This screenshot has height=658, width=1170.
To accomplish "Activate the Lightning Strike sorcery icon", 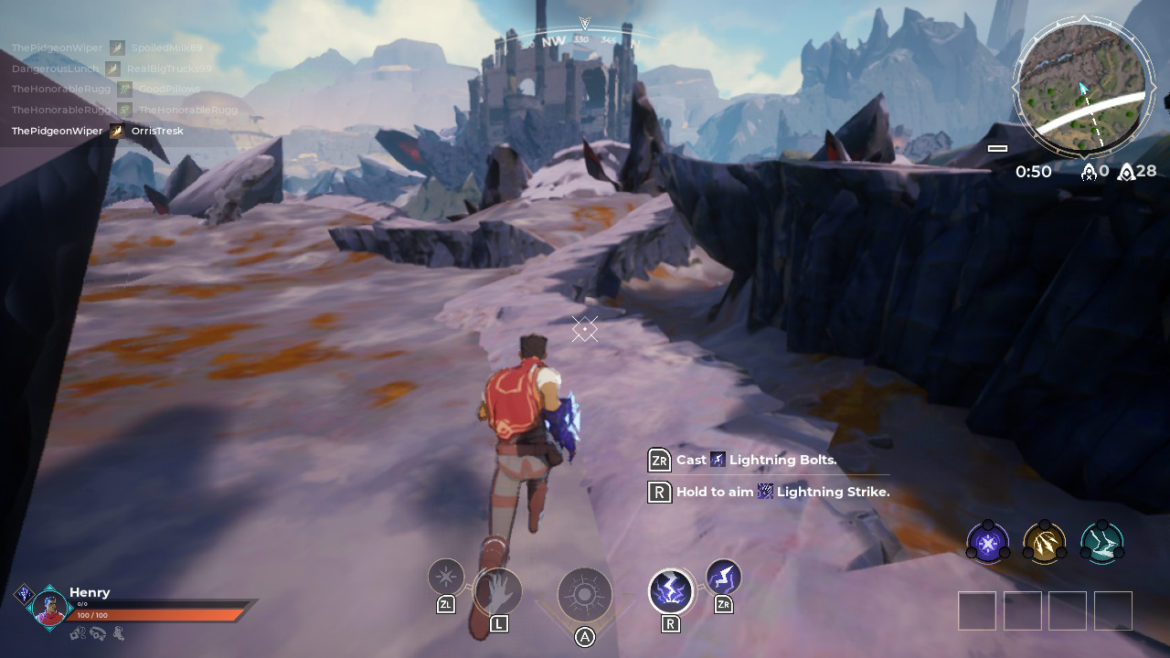I will click(x=670, y=591).
